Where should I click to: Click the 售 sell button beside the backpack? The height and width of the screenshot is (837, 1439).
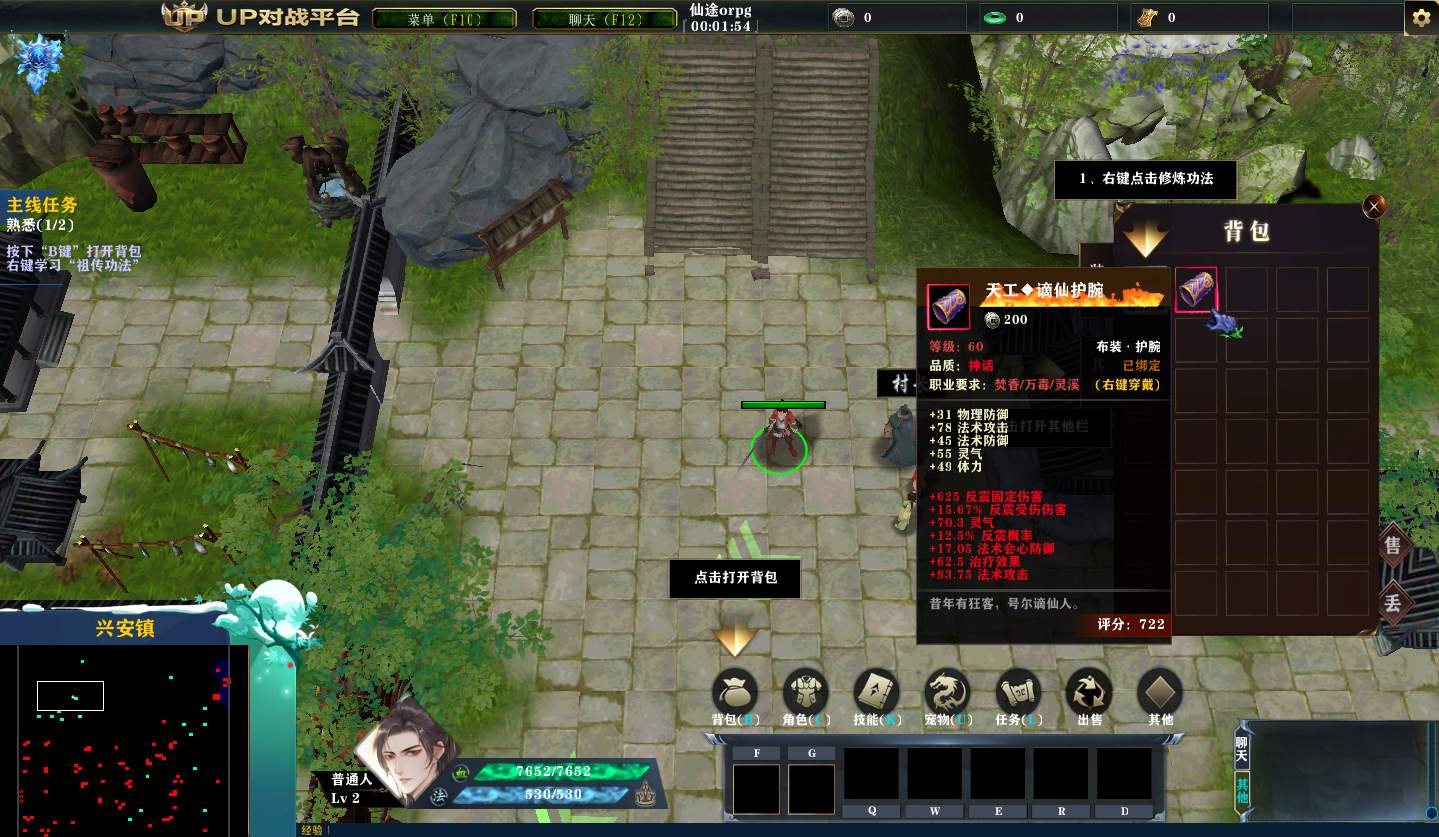1393,546
